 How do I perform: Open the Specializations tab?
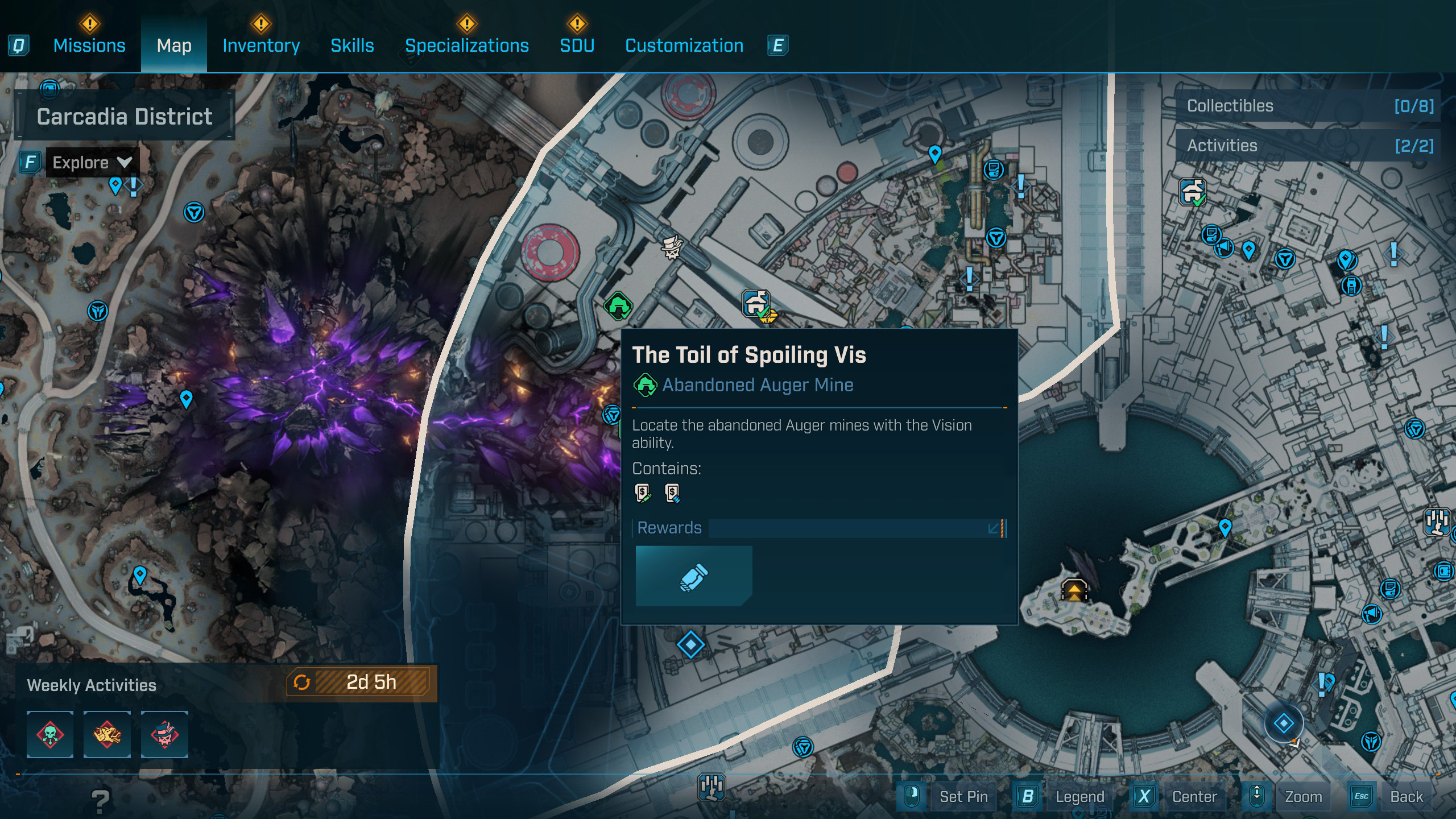pyautogui.click(x=466, y=45)
